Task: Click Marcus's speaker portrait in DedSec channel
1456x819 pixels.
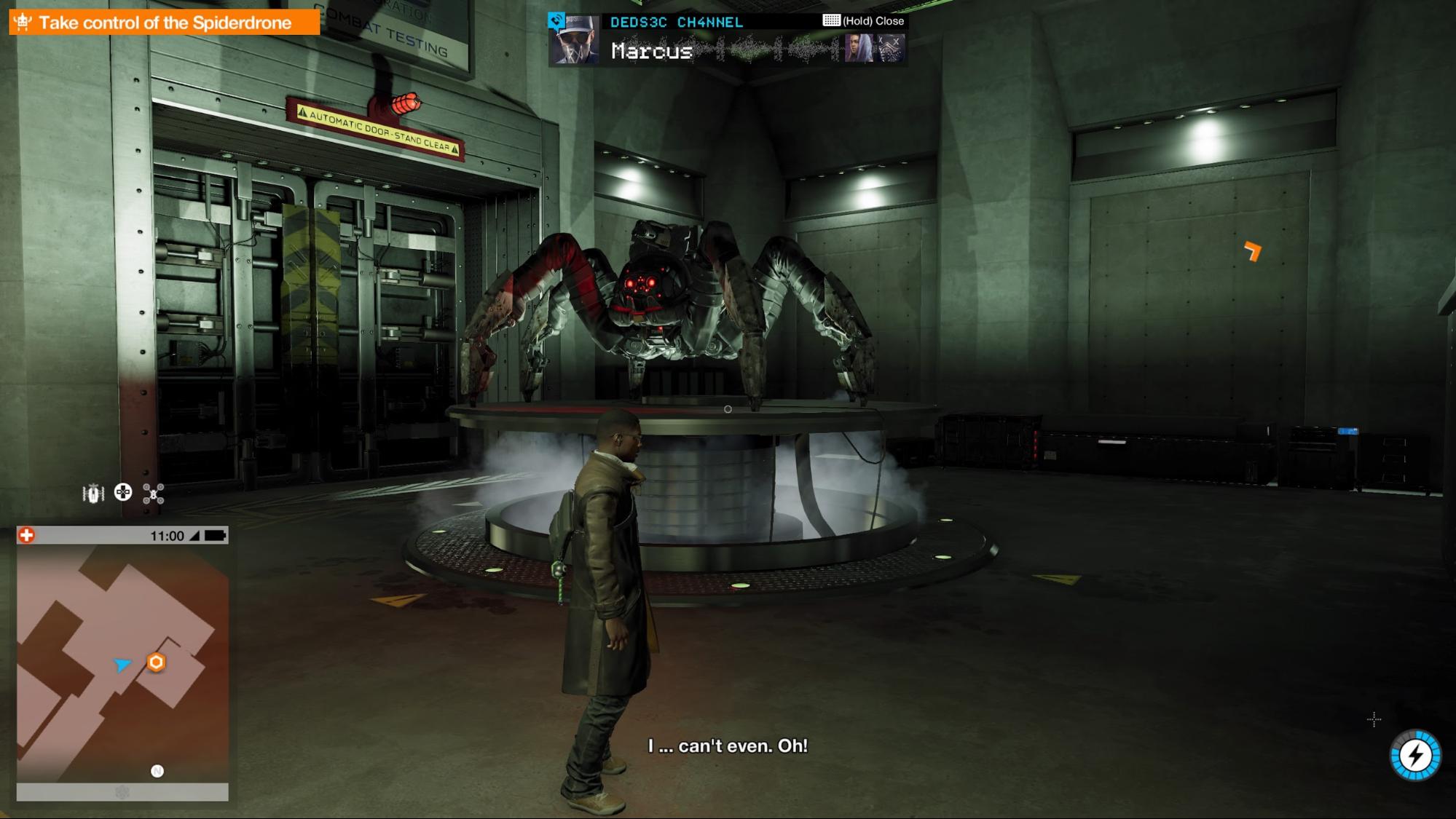Action: click(574, 41)
